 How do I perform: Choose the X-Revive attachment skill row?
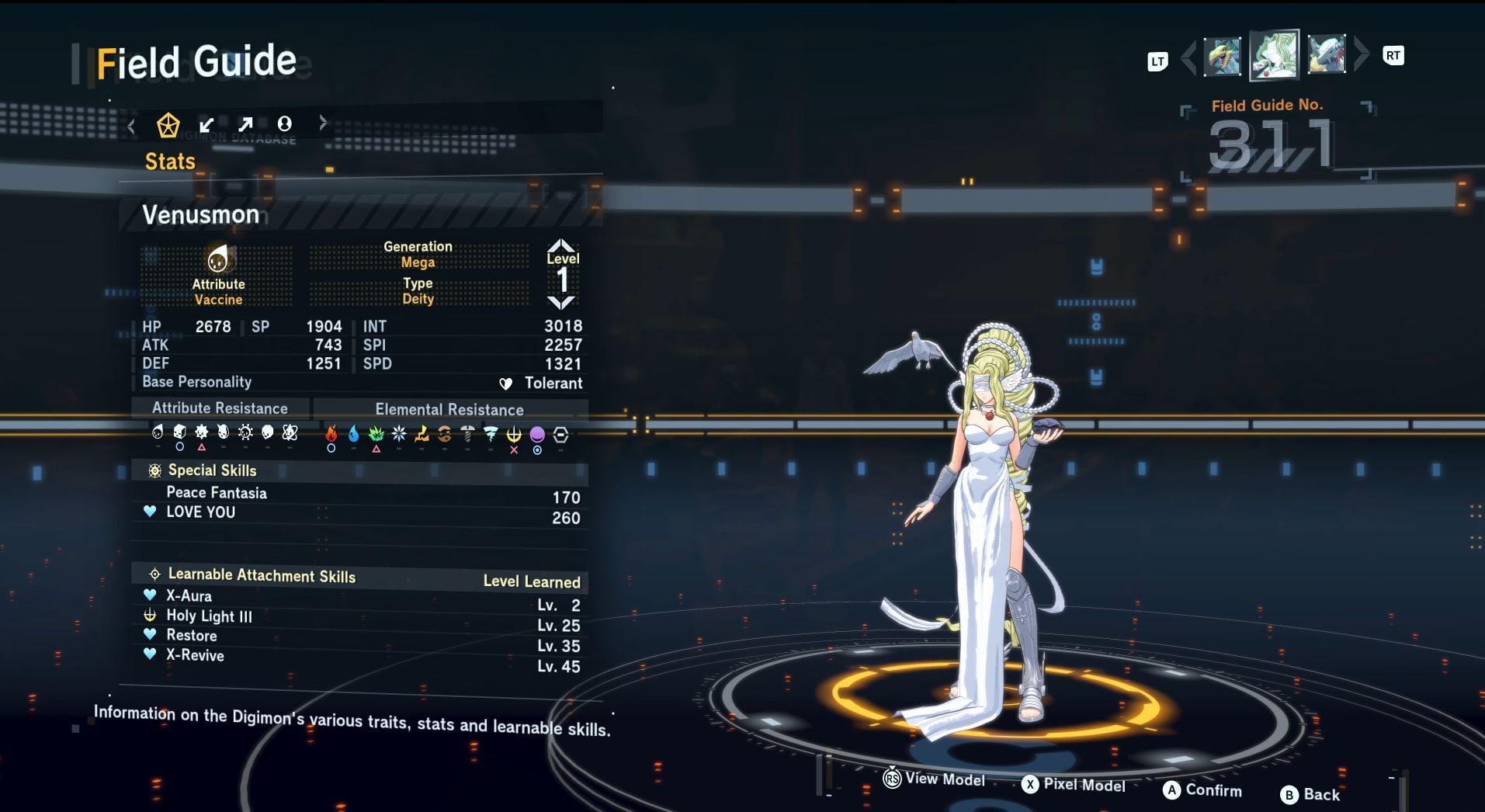(195, 656)
